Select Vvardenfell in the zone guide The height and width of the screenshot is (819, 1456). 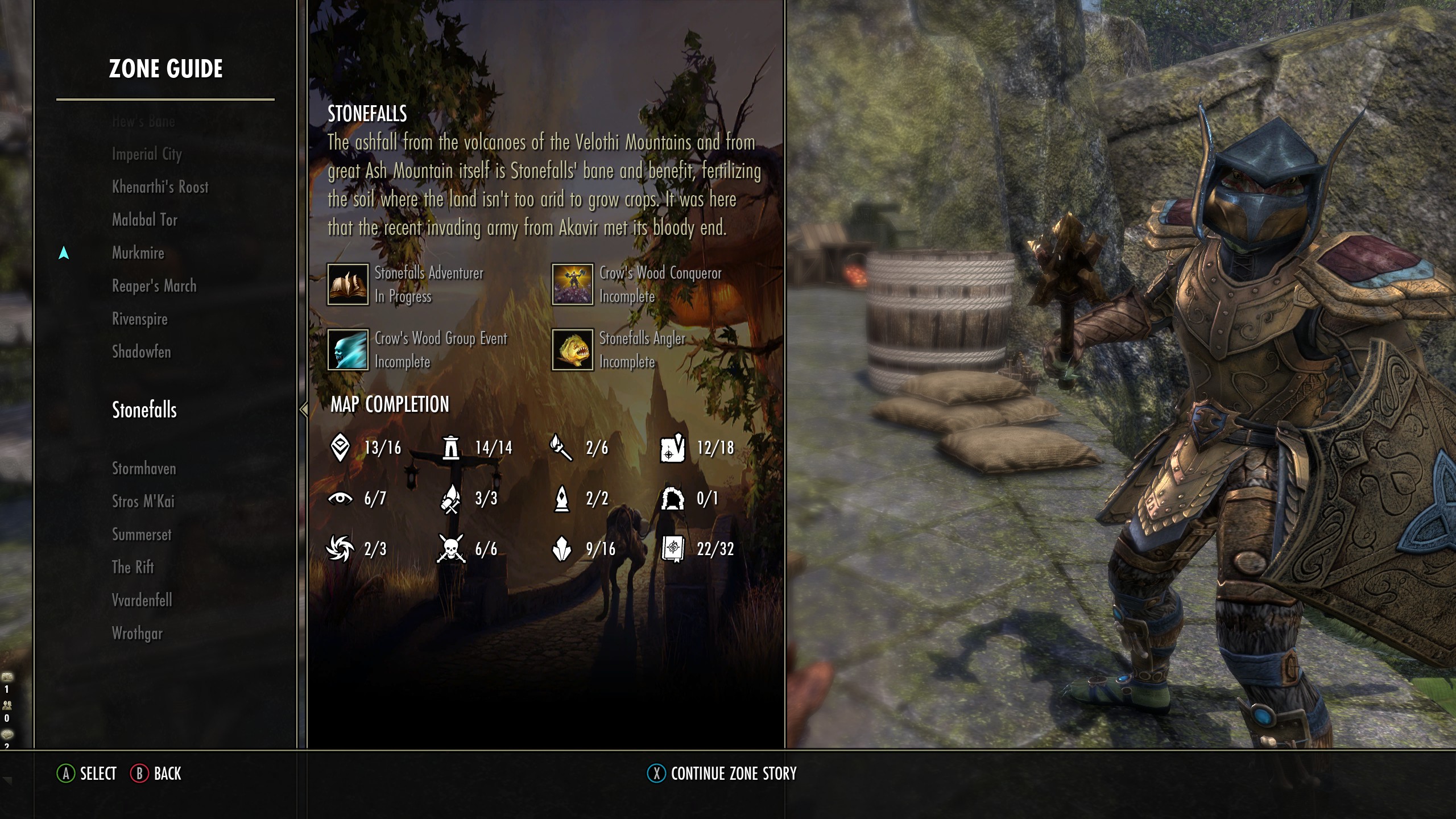tap(142, 601)
